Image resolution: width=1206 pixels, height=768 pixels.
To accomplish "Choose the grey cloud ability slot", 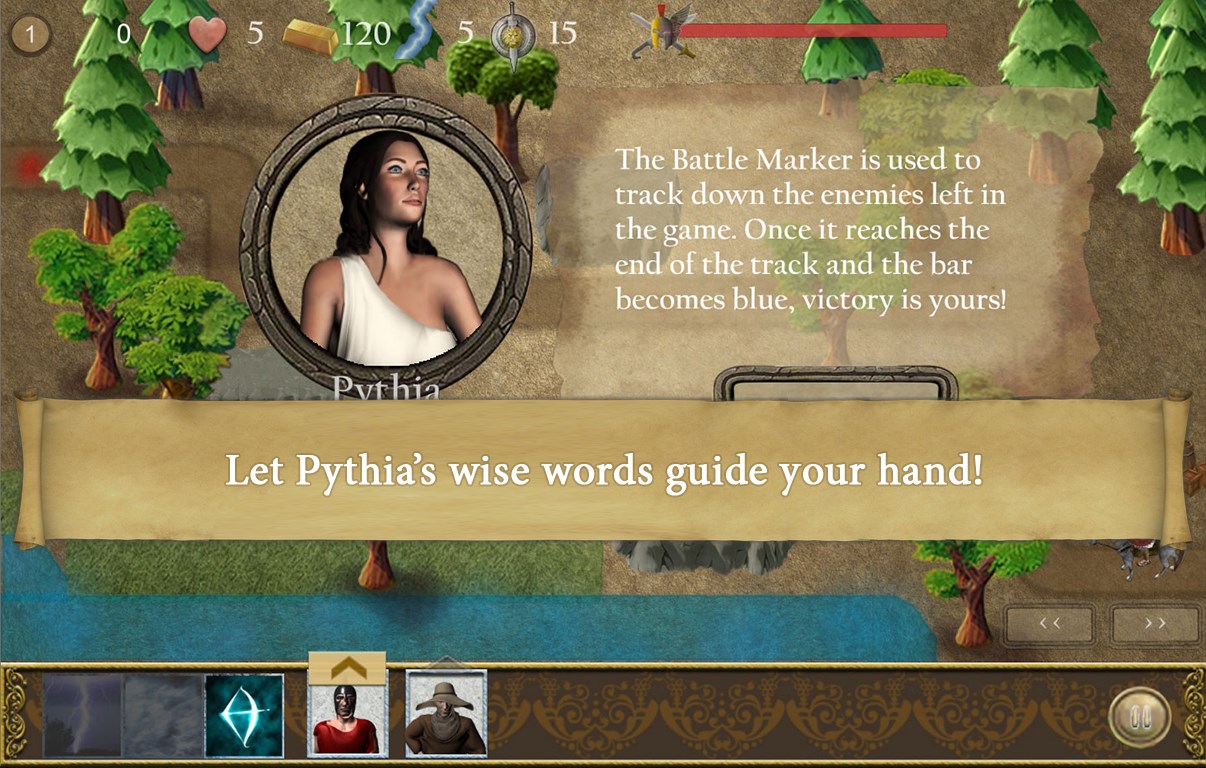I will click(163, 716).
